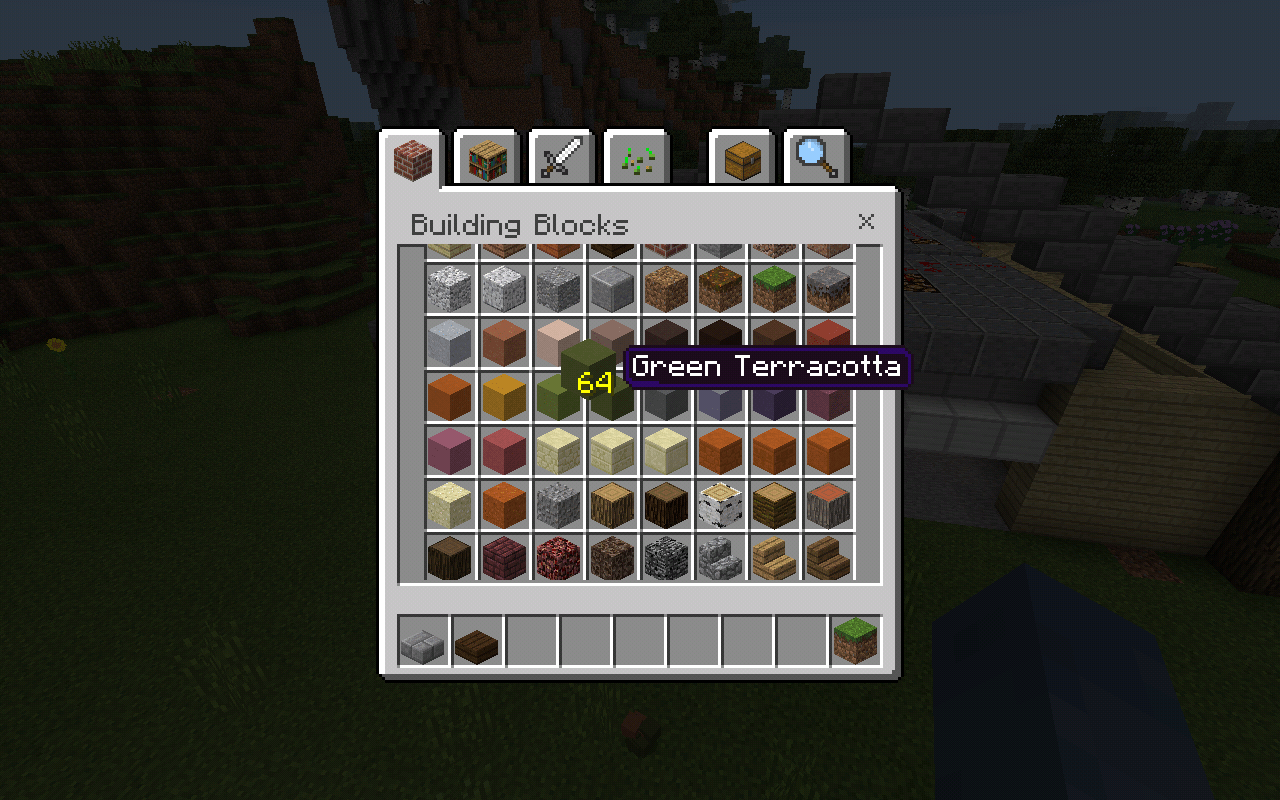The height and width of the screenshot is (800, 1280).
Task: Select the grass block in the hotbar
Action: point(857,643)
